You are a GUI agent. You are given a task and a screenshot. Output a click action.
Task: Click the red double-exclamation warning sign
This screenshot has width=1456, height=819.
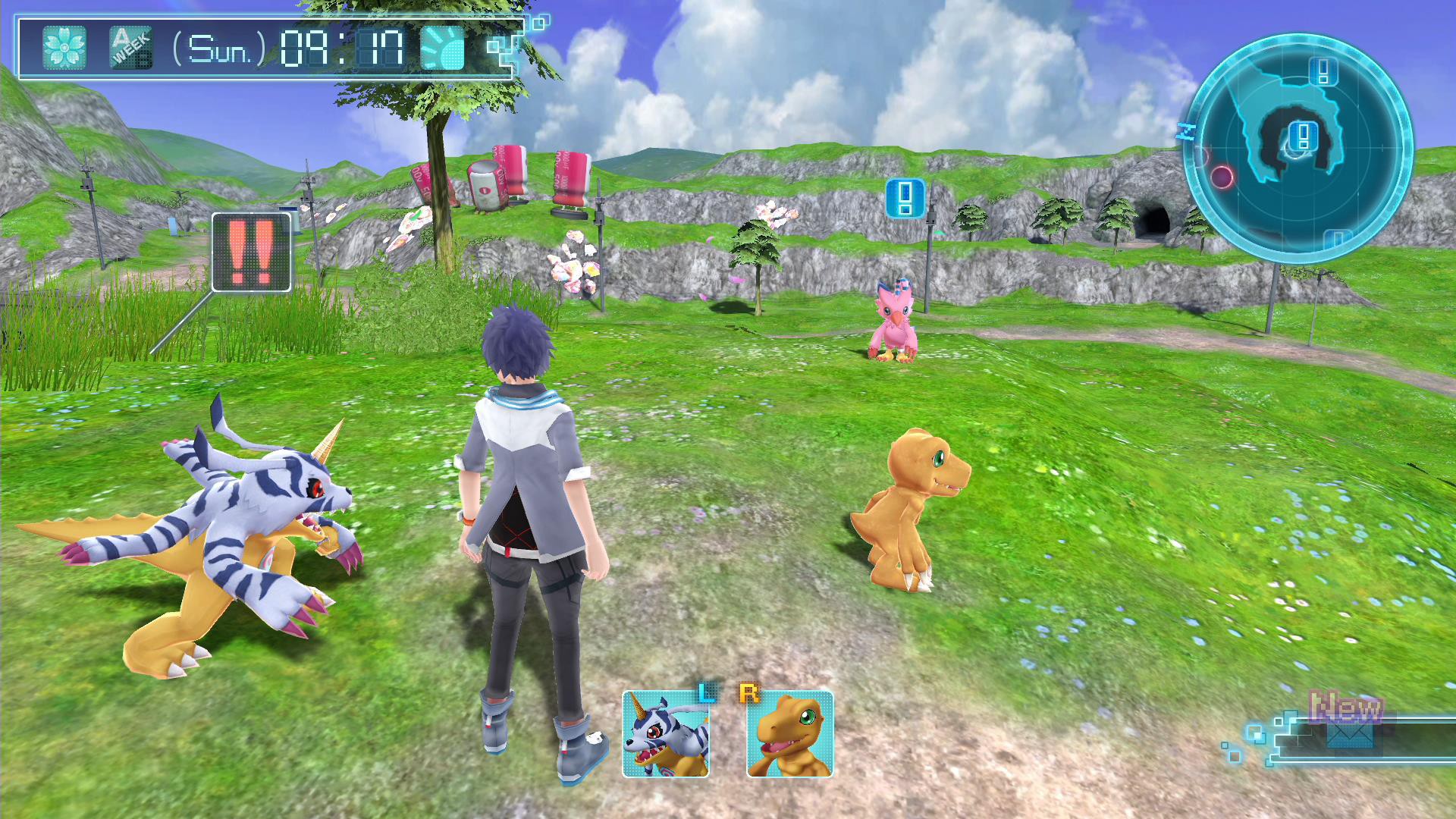pos(253,253)
